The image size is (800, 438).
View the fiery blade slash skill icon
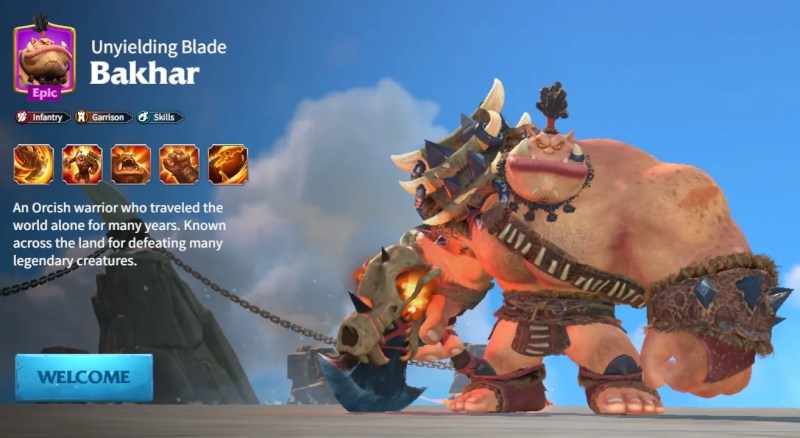[x=228, y=164]
